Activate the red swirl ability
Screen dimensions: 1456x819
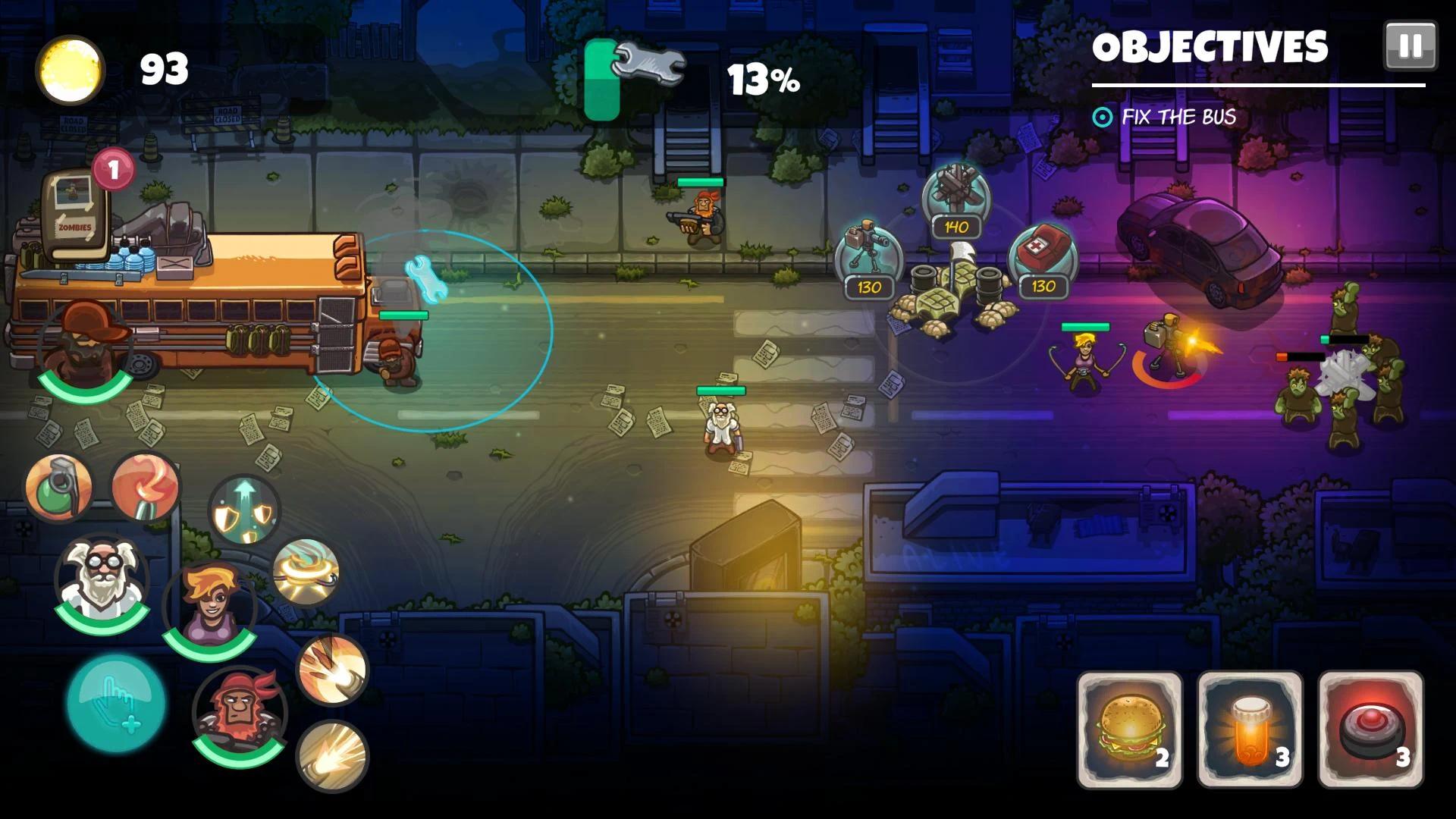(x=145, y=487)
